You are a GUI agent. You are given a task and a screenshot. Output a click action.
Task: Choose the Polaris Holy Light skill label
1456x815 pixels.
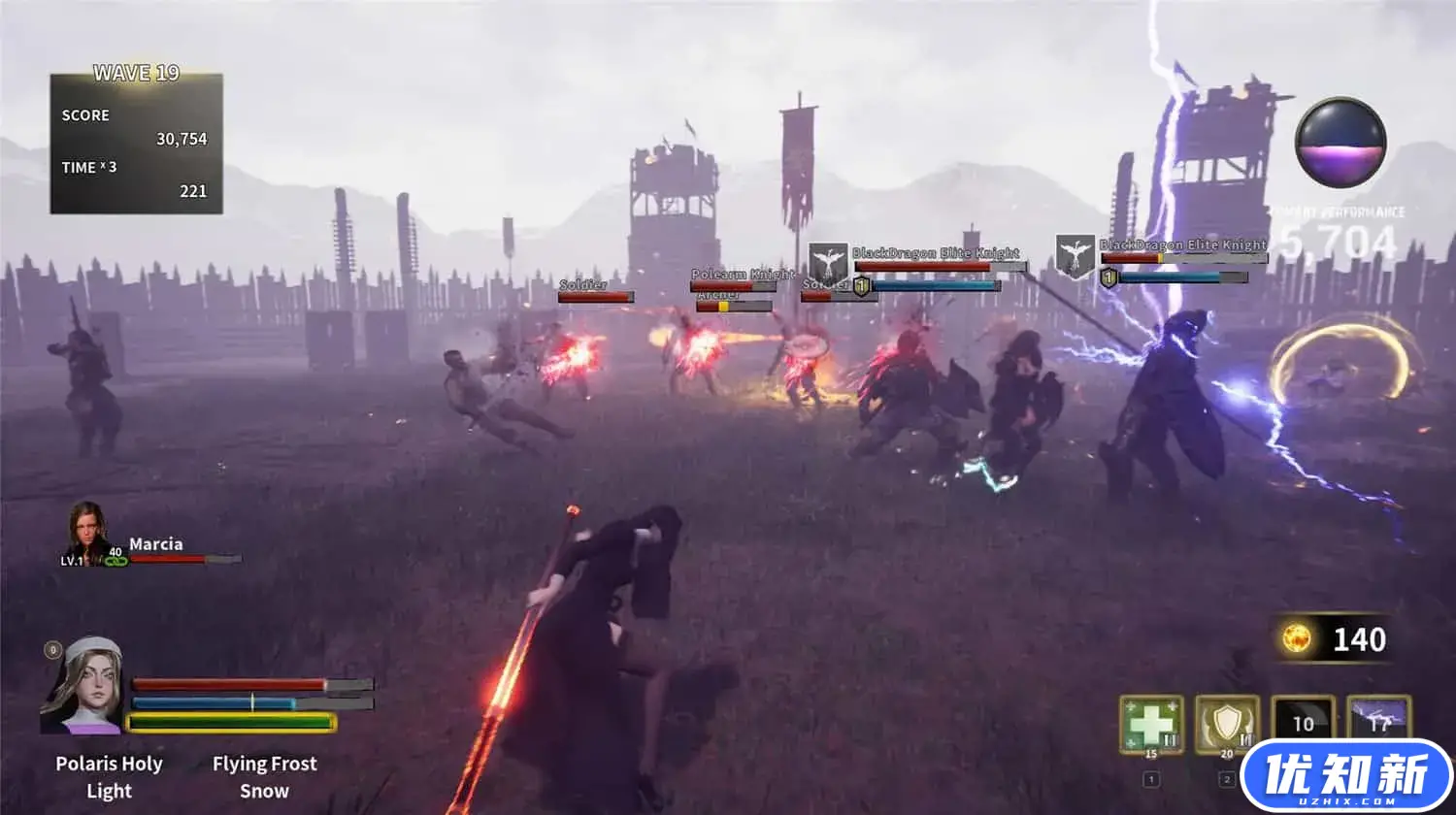[109, 776]
